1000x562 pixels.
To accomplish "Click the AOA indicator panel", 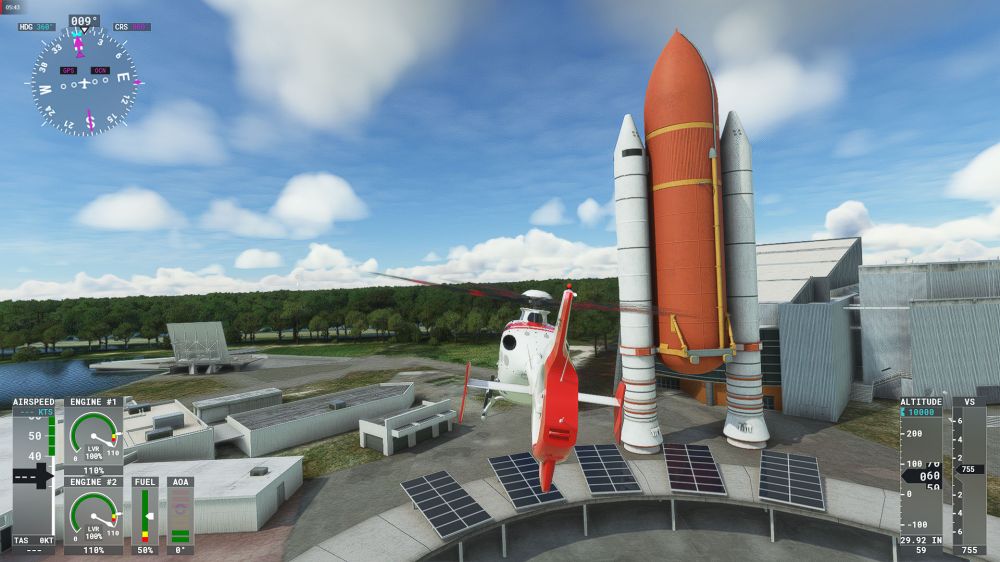I will click(180, 515).
